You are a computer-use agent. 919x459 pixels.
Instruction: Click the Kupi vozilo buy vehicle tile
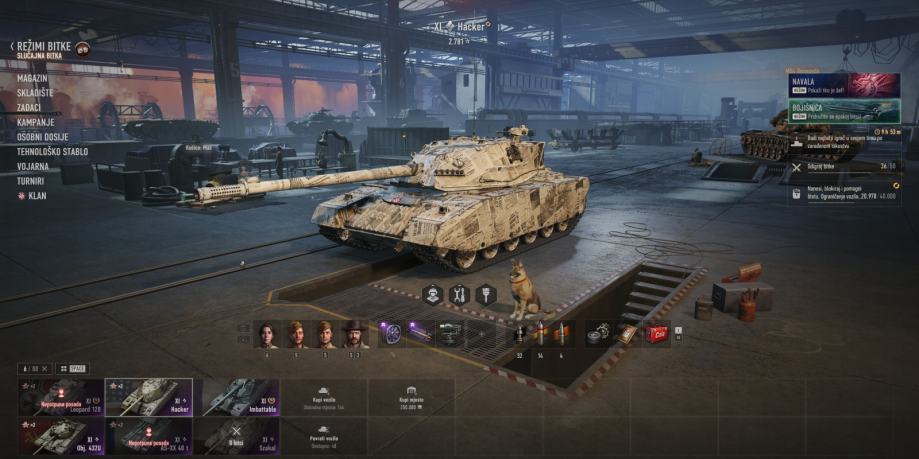pyautogui.click(x=323, y=397)
